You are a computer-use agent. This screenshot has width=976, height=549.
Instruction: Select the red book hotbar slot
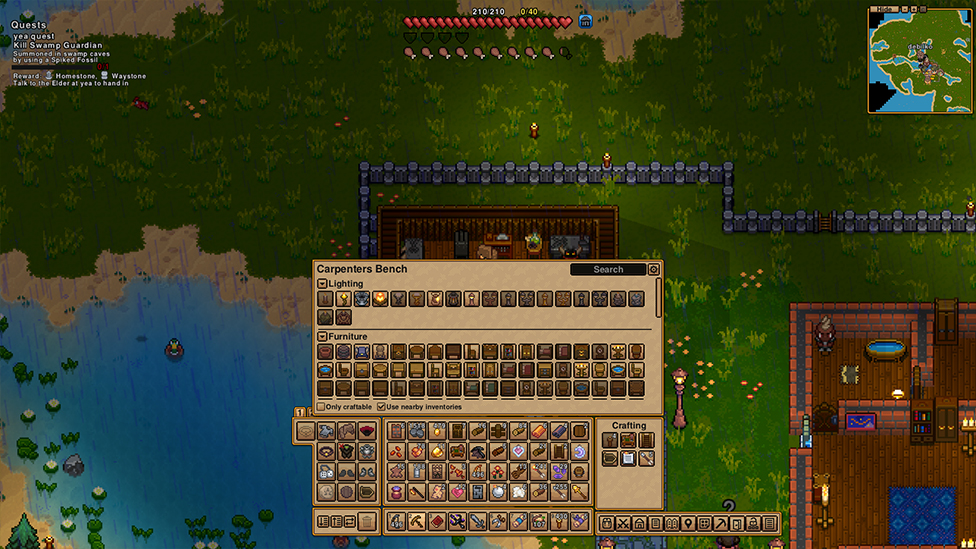point(437,522)
